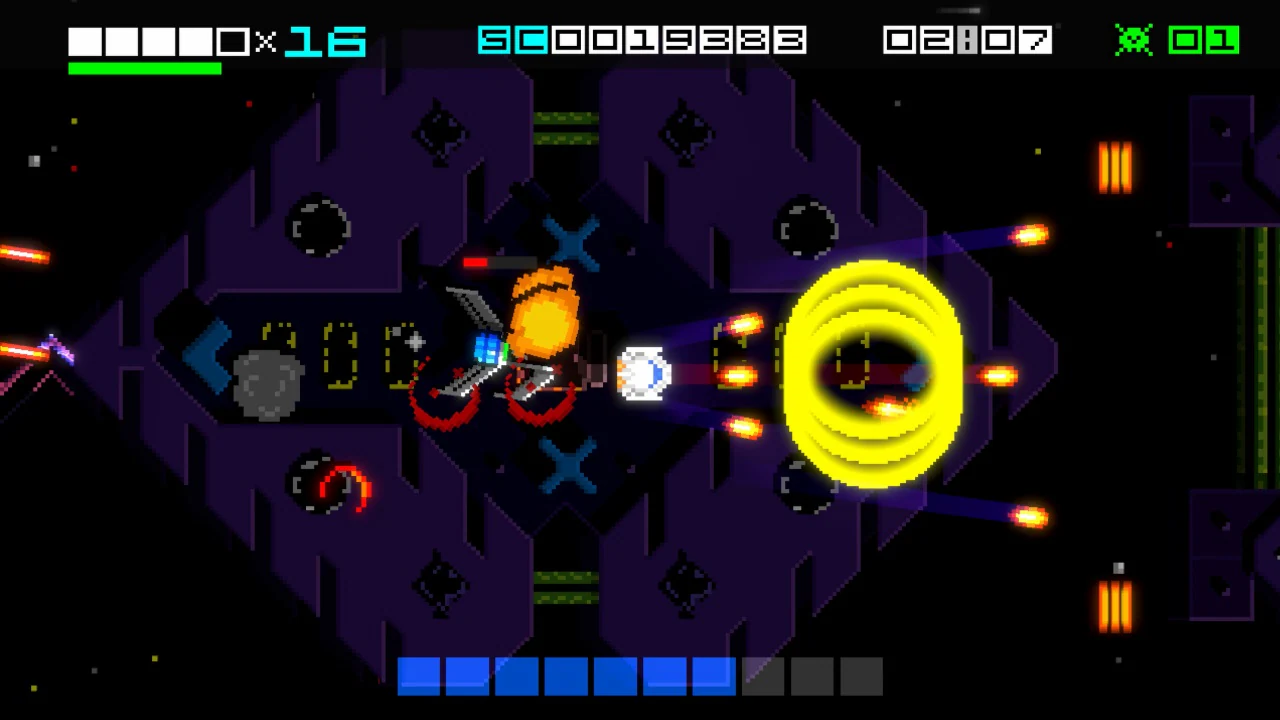Click the first blue square in the bottom progress row

pos(419,677)
